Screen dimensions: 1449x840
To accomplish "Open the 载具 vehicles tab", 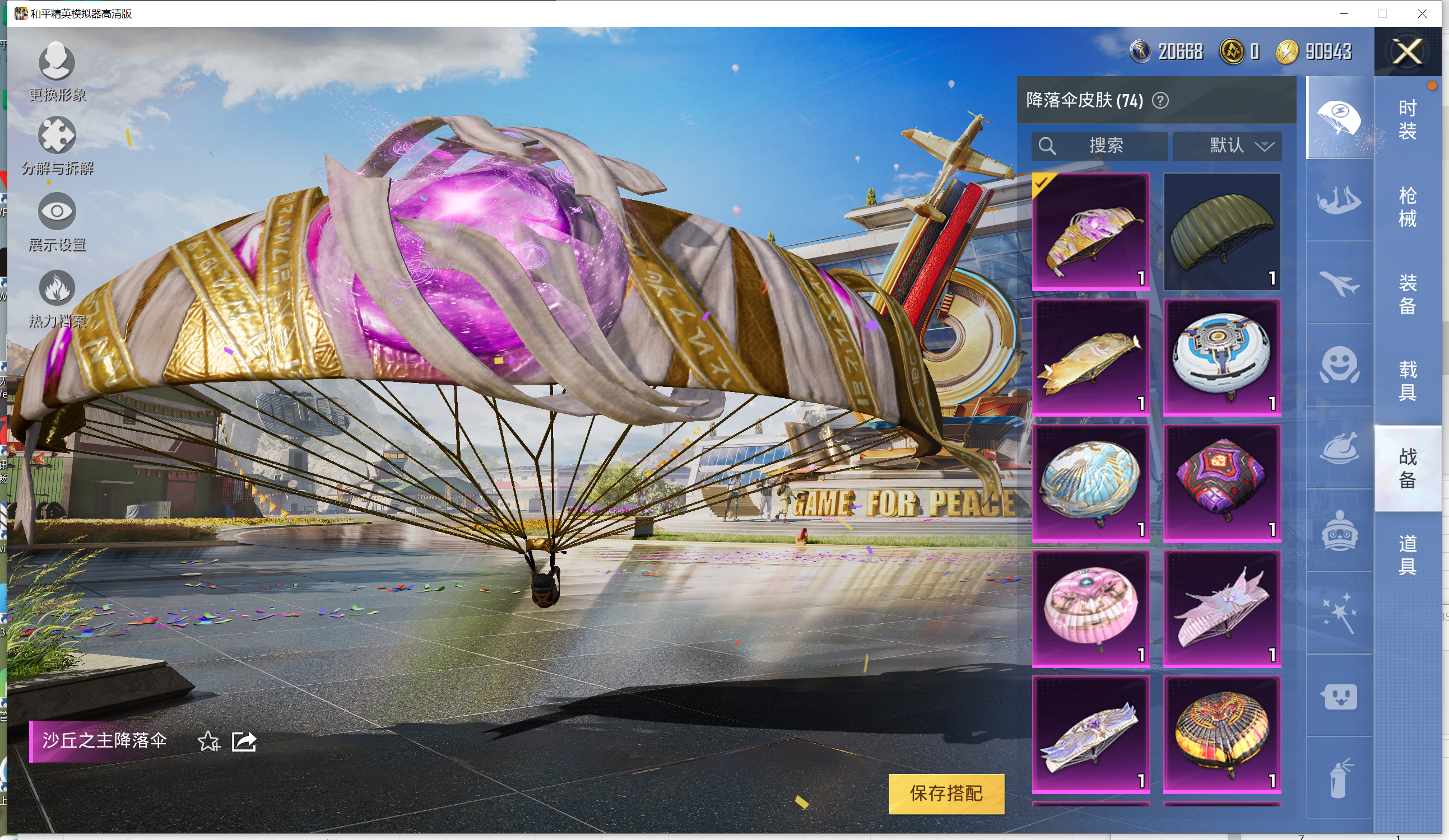I will click(1406, 380).
